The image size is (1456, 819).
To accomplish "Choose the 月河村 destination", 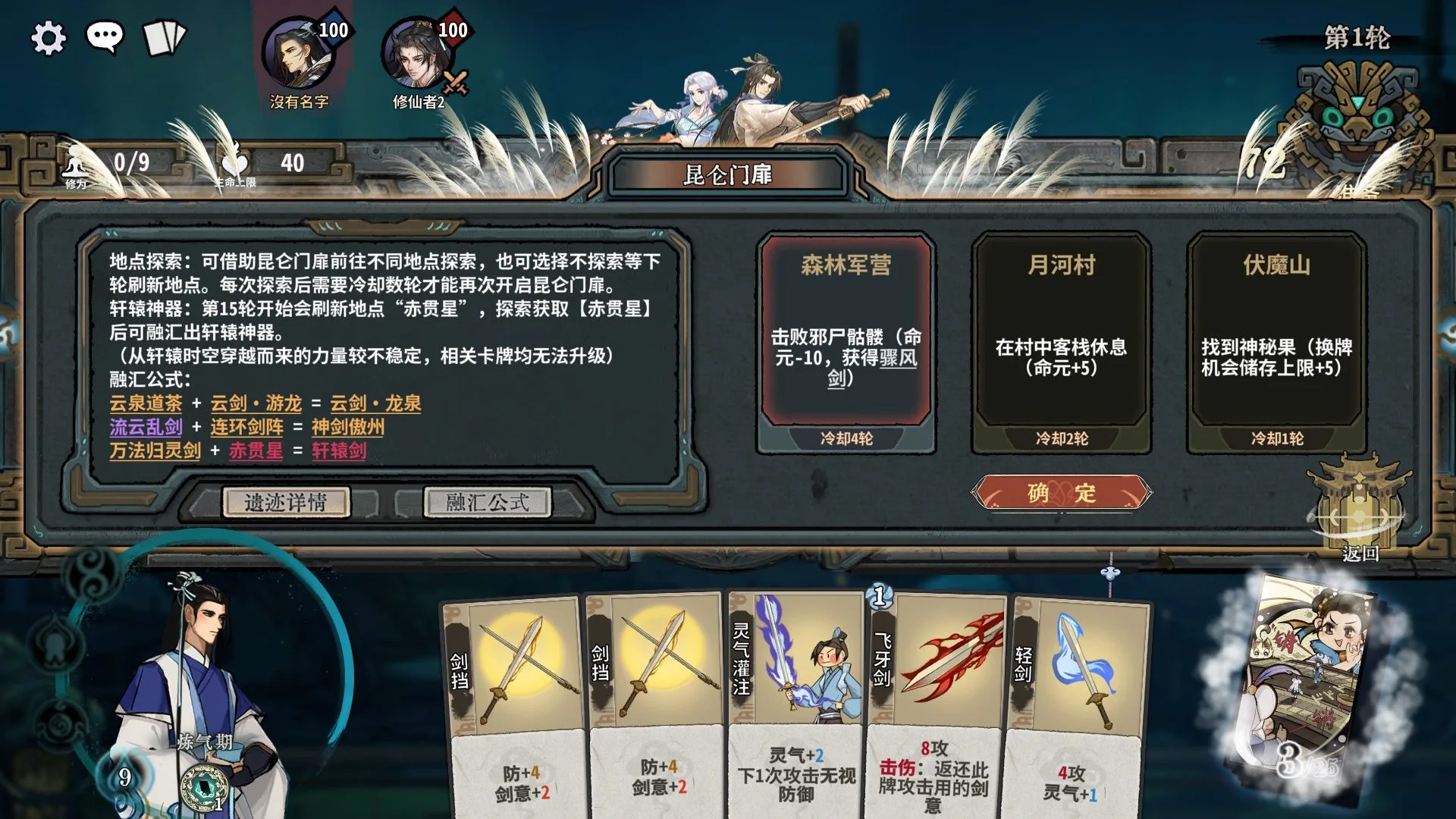I will point(1061,334).
